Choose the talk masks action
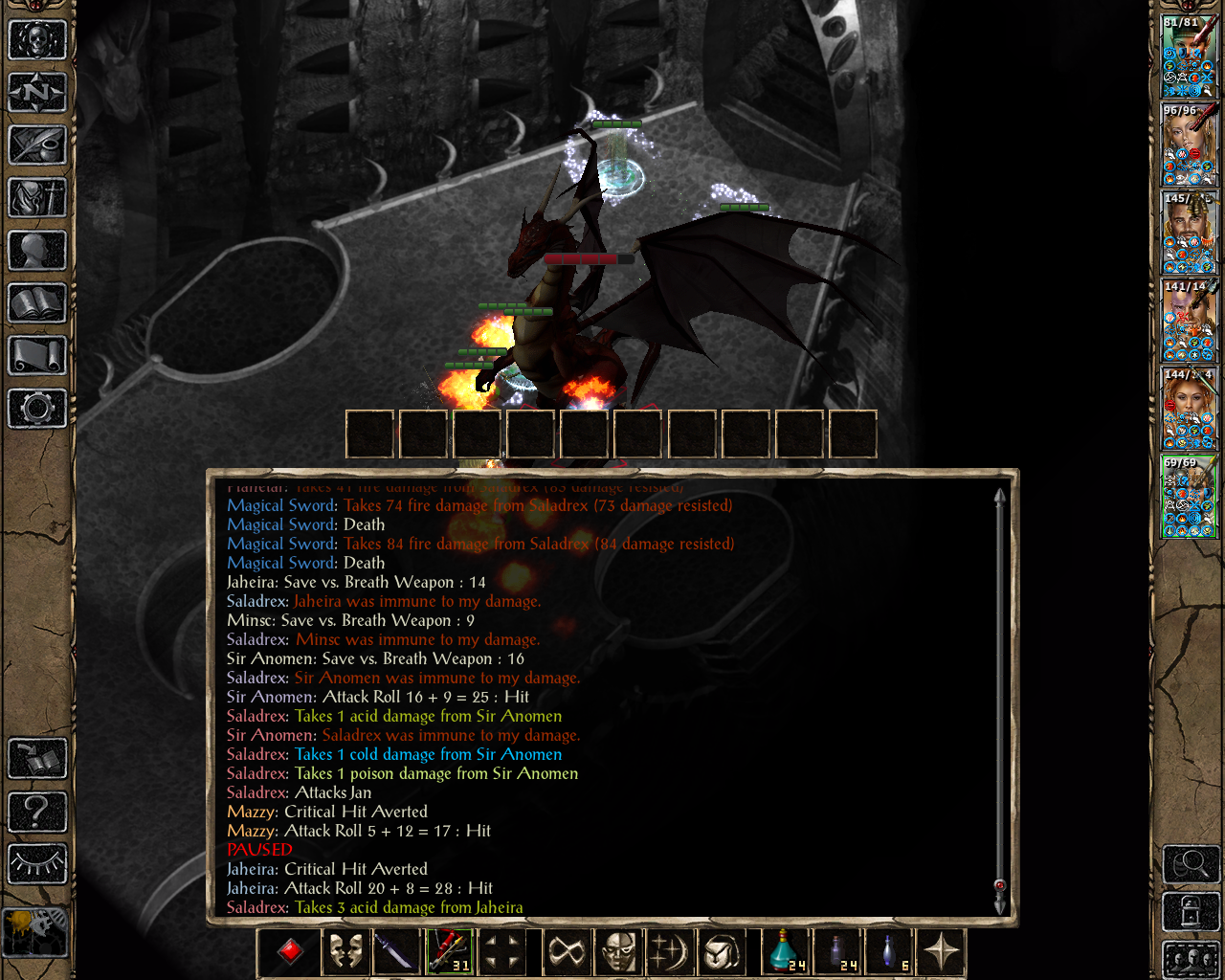1225x980 pixels. click(x=345, y=951)
